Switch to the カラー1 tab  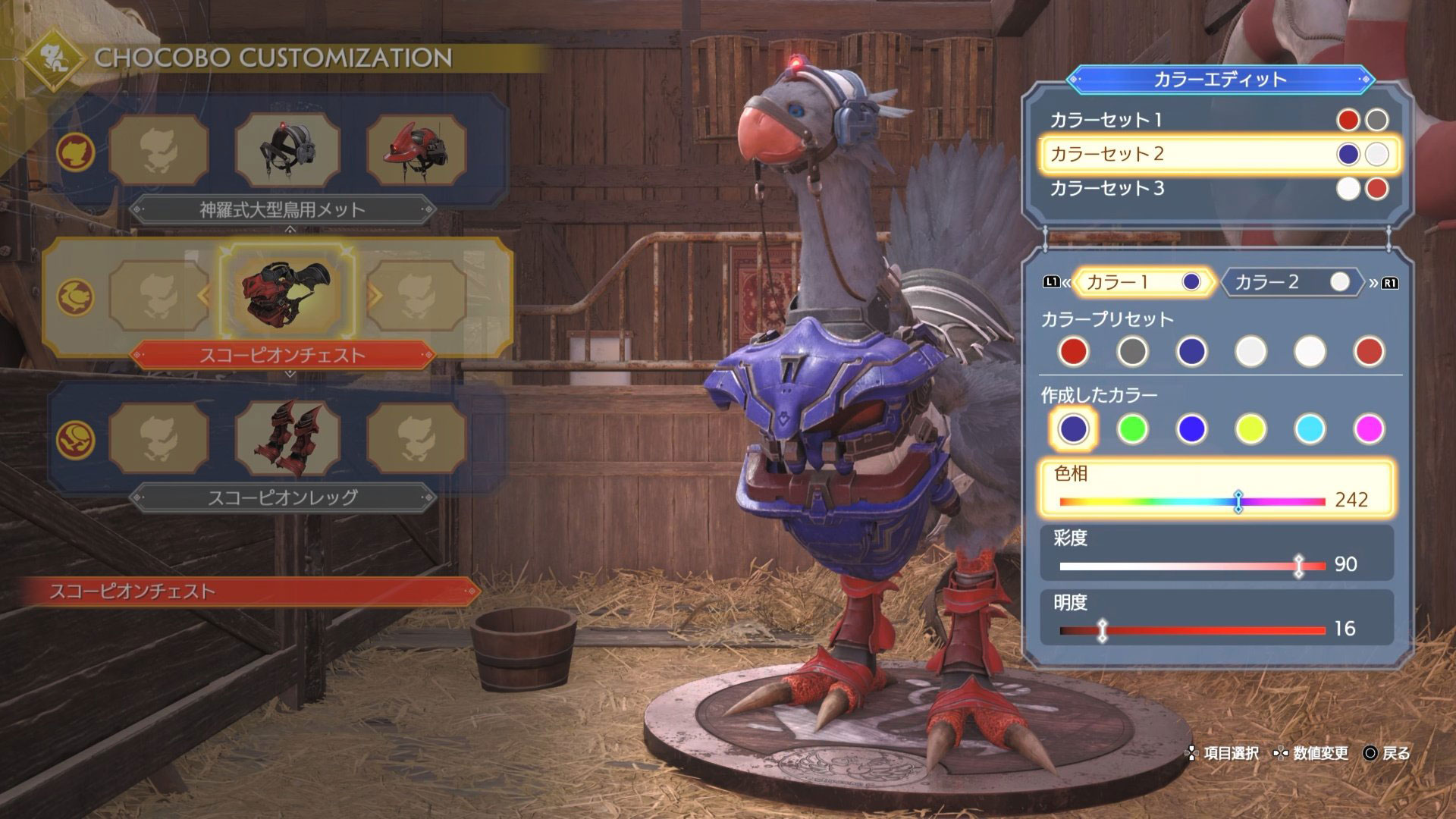pyautogui.click(x=1142, y=282)
